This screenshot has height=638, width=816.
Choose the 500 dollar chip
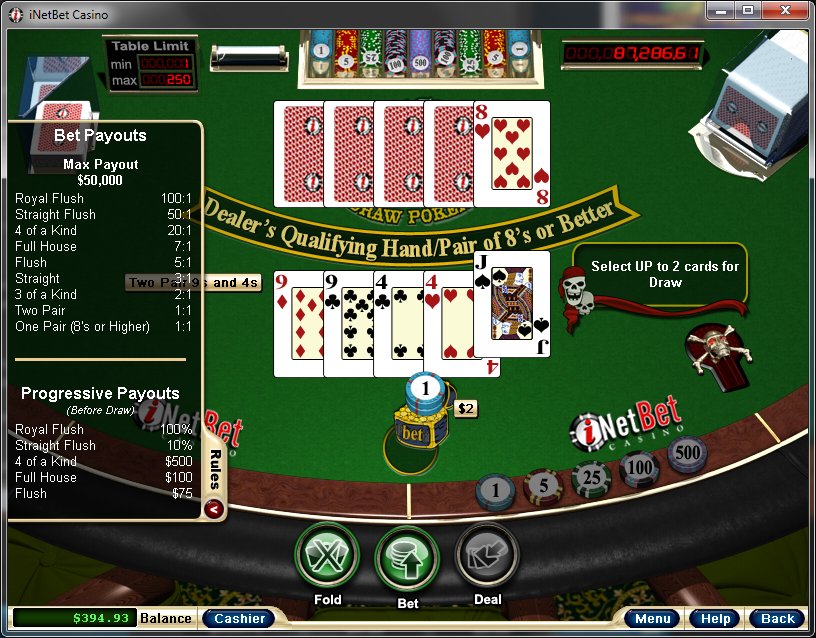point(687,454)
